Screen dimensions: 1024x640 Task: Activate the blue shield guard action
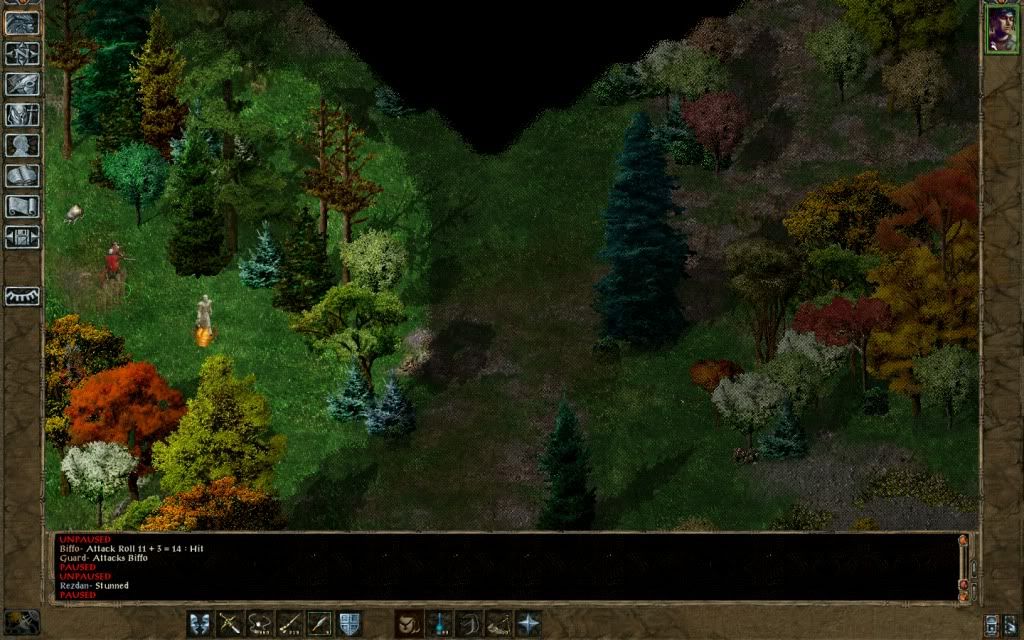point(350,623)
